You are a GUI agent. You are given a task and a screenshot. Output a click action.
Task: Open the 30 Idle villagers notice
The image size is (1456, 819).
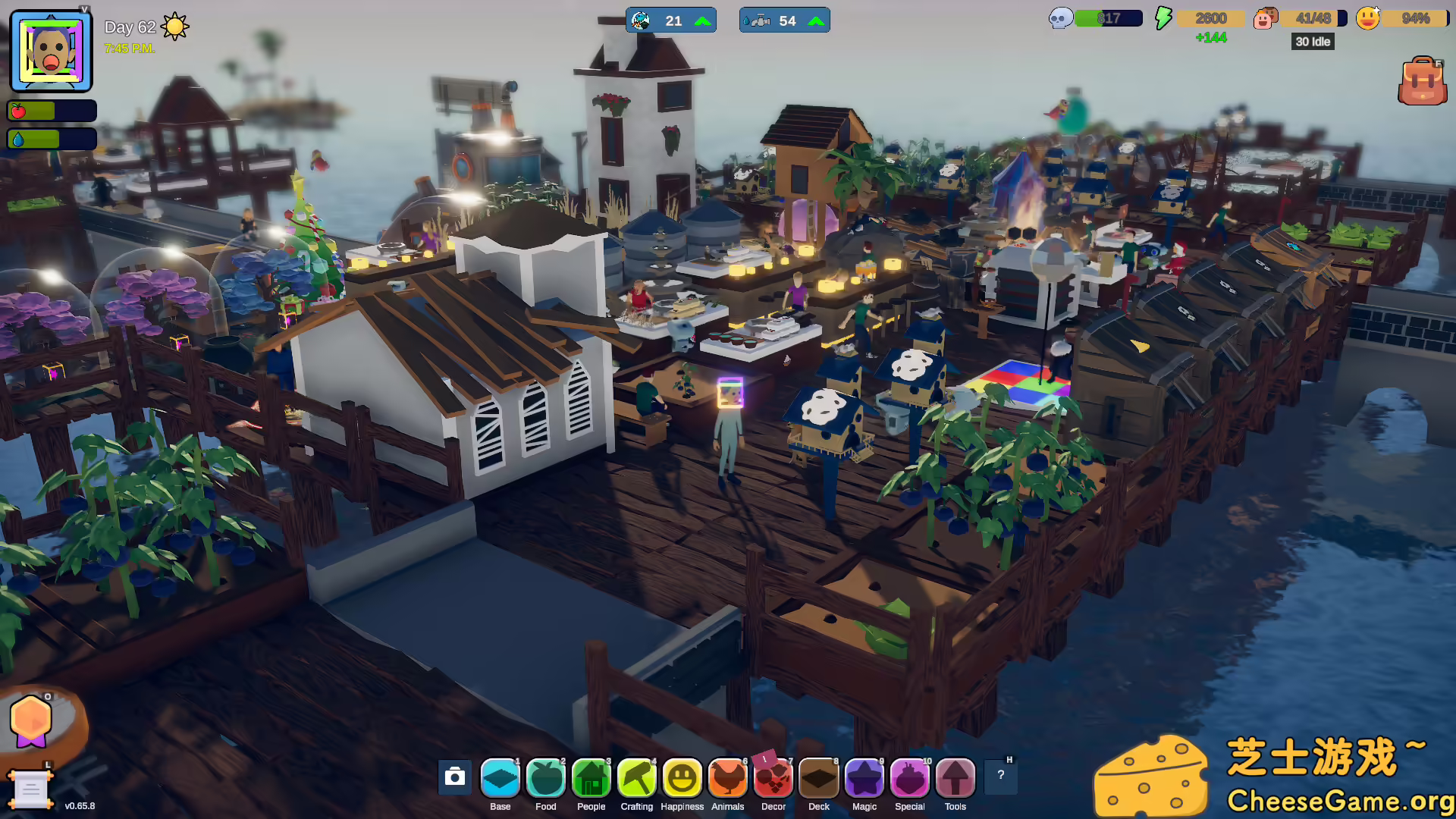[1312, 42]
